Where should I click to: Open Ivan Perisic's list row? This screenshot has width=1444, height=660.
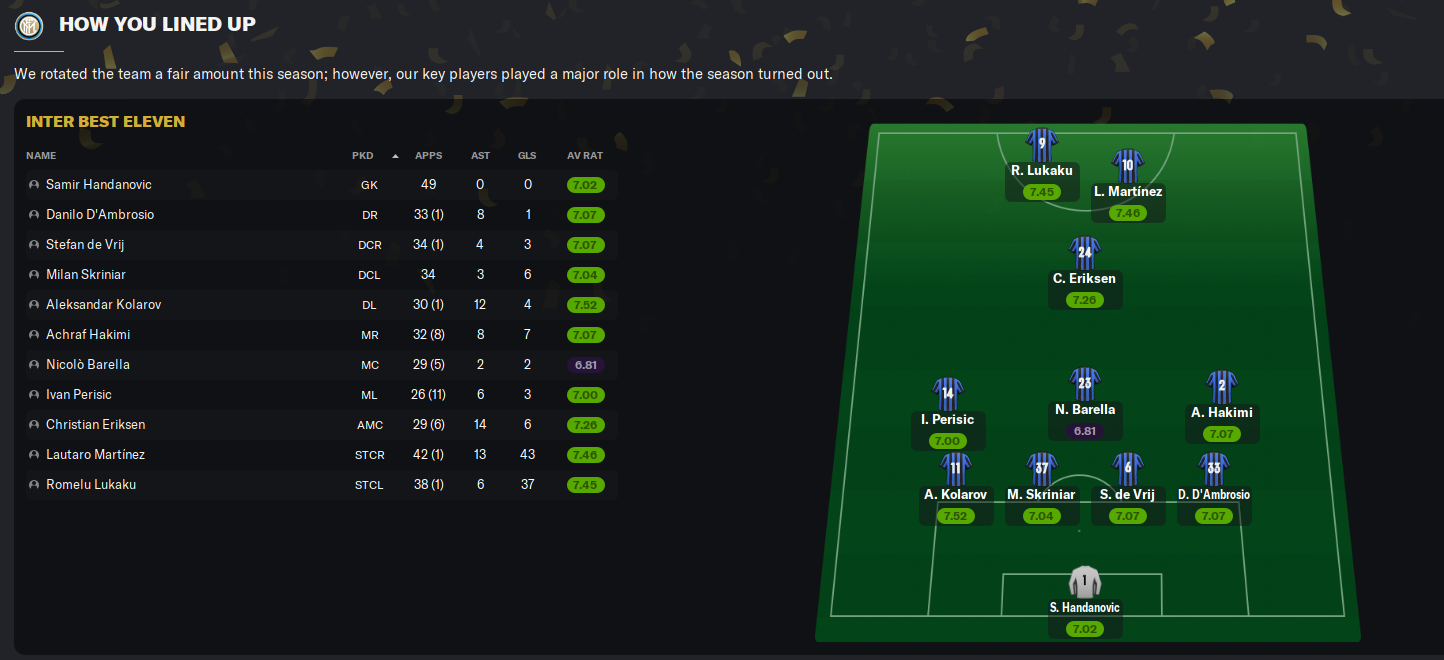(x=79, y=395)
